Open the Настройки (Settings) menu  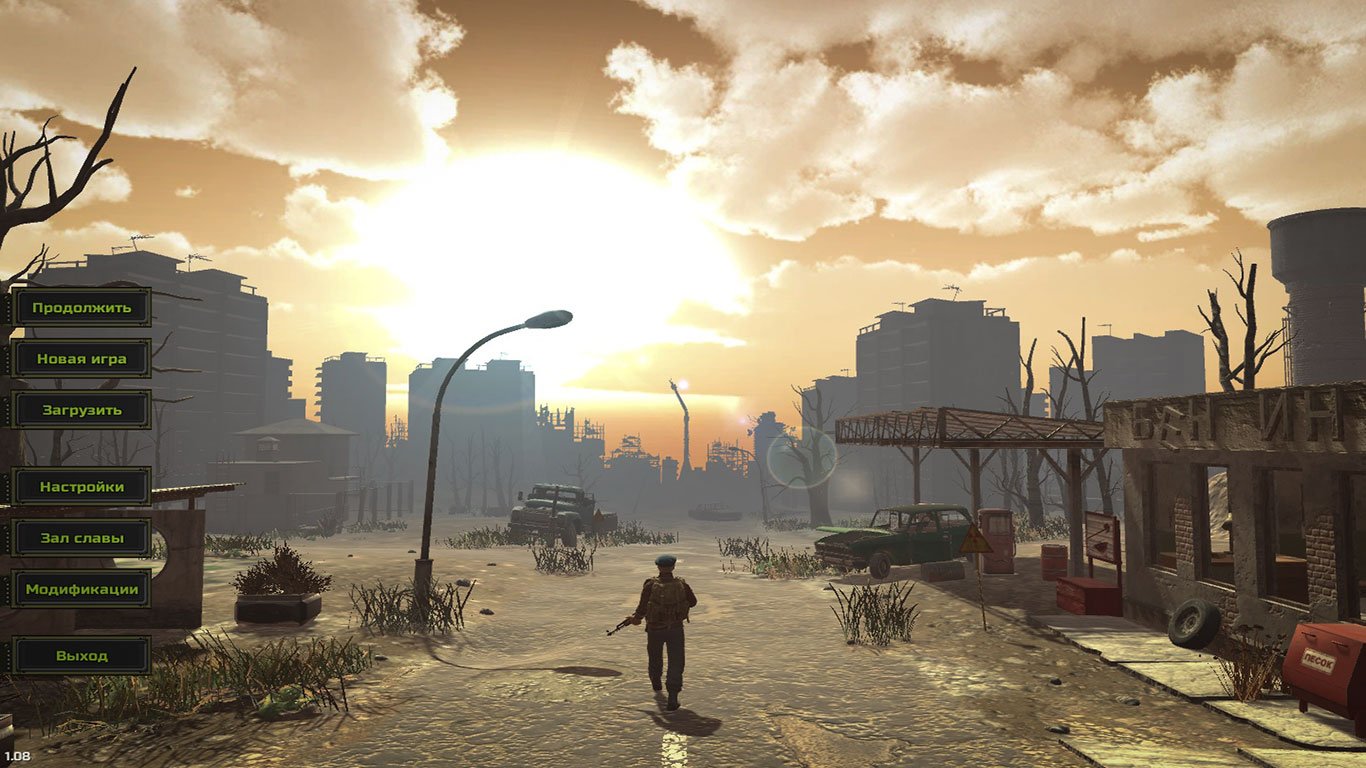[x=81, y=487]
